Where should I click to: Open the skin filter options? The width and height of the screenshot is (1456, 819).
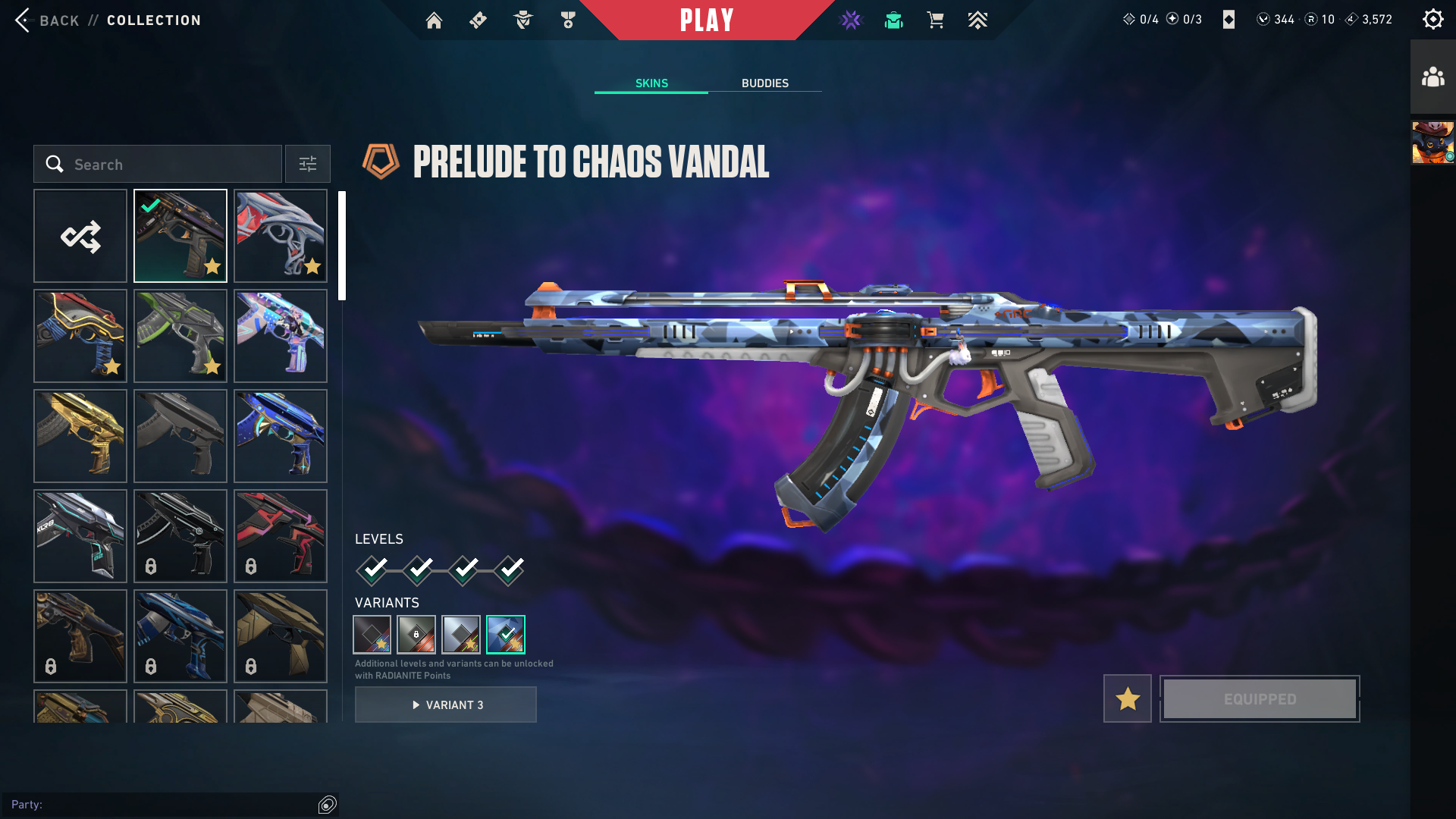point(307,165)
